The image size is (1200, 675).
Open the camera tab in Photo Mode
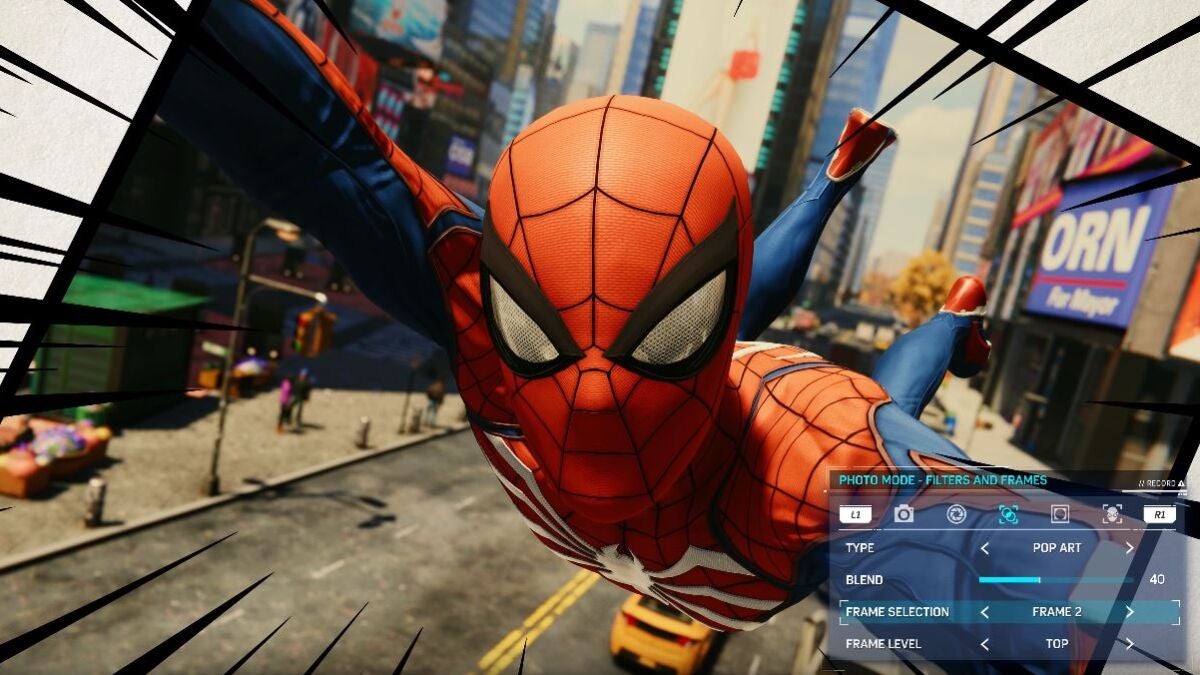tap(904, 514)
